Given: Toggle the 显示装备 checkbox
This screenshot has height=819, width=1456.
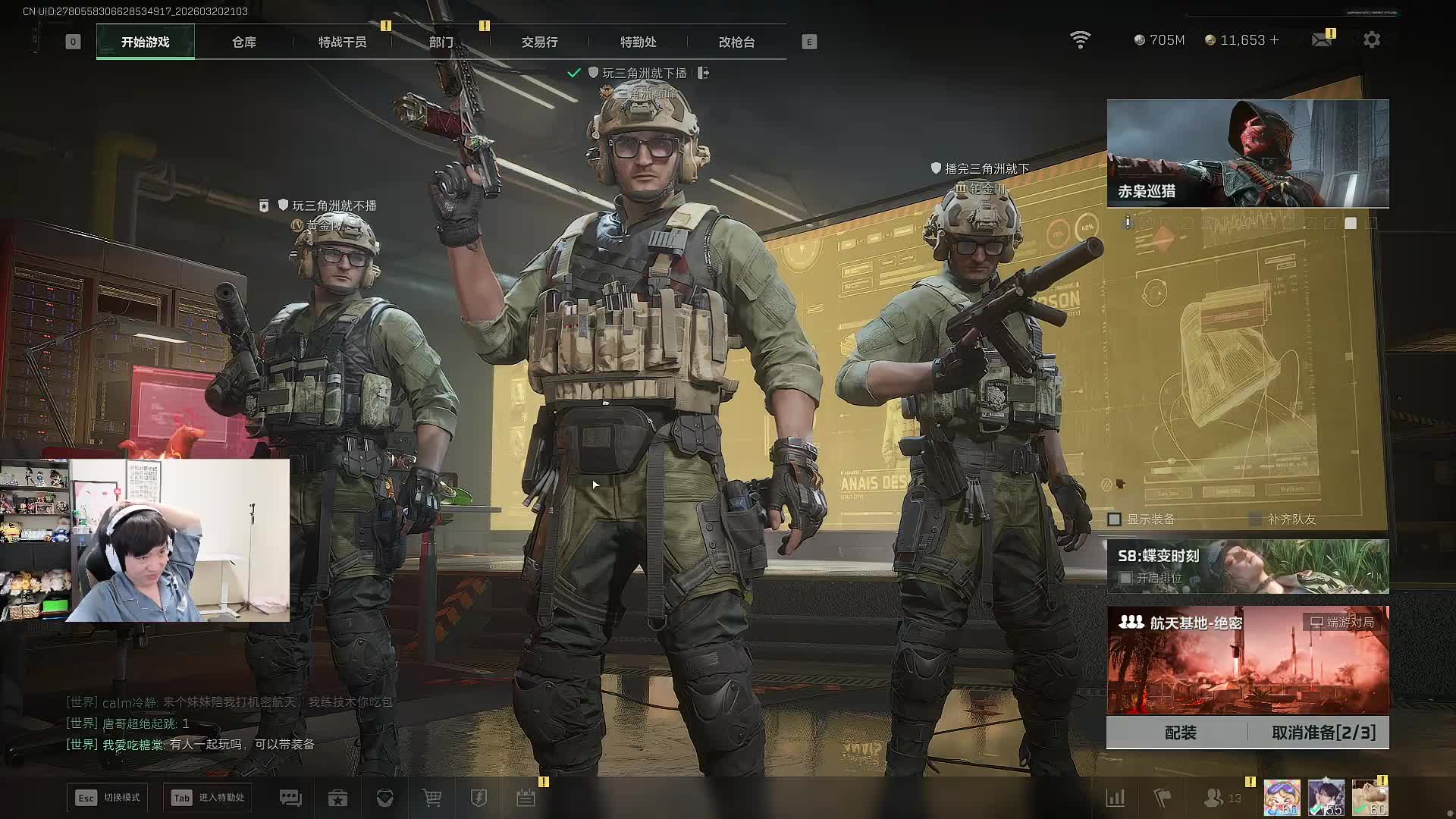Looking at the screenshot, I should pyautogui.click(x=1114, y=519).
